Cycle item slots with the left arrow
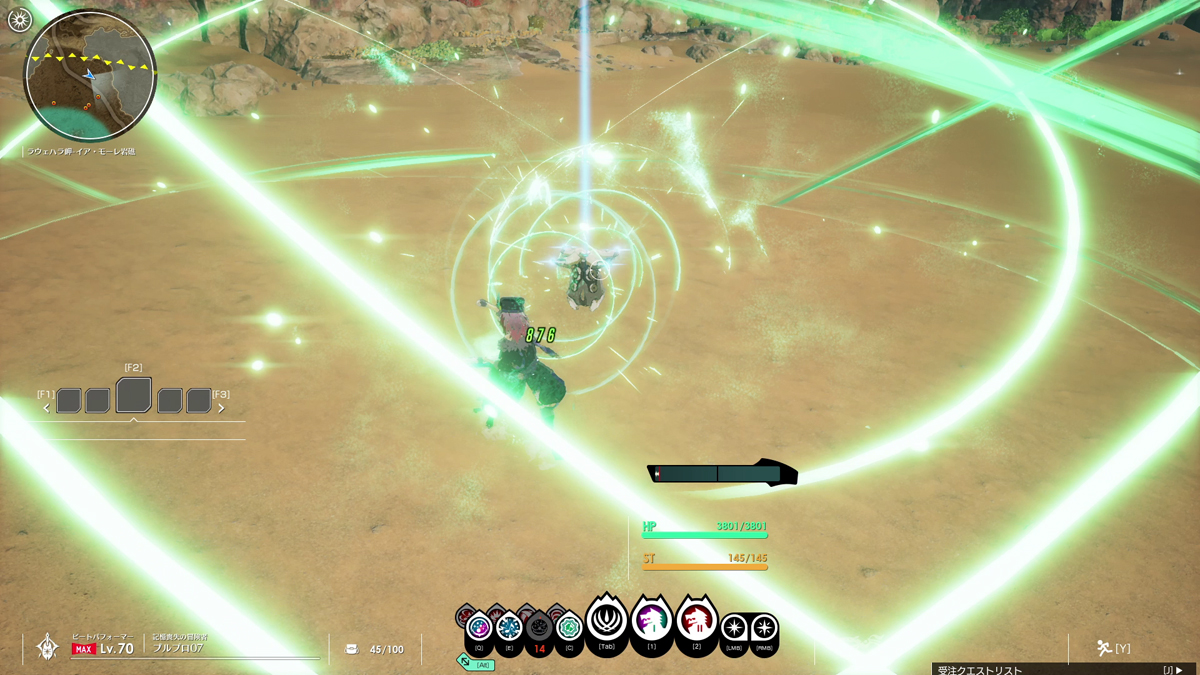This screenshot has width=1200, height=675. (46, 408)
